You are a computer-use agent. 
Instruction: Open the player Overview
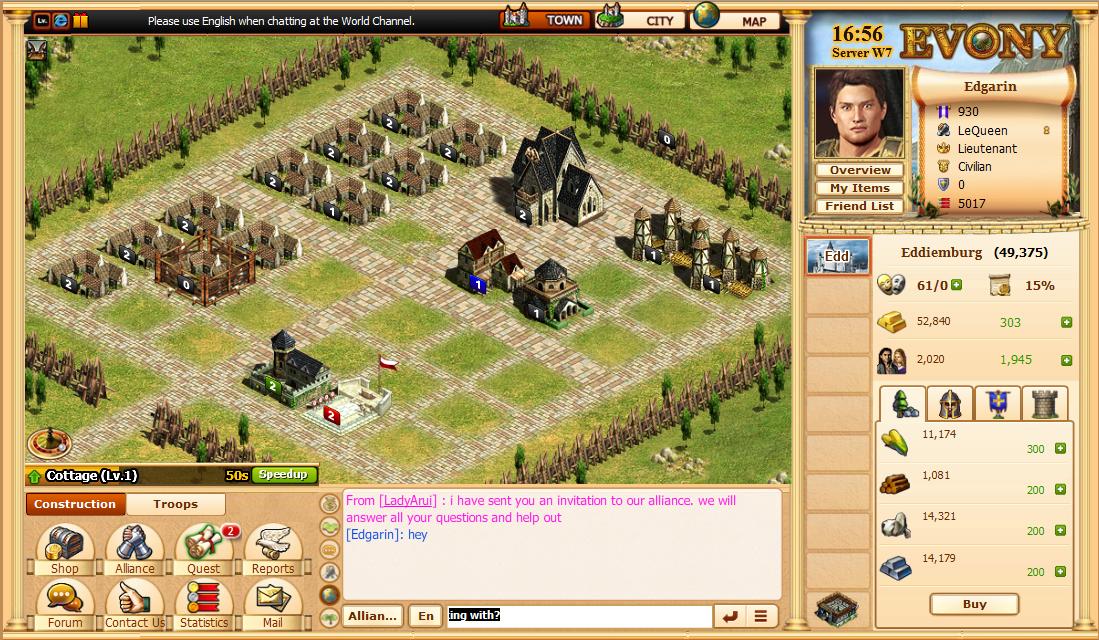tap(859, 170)
